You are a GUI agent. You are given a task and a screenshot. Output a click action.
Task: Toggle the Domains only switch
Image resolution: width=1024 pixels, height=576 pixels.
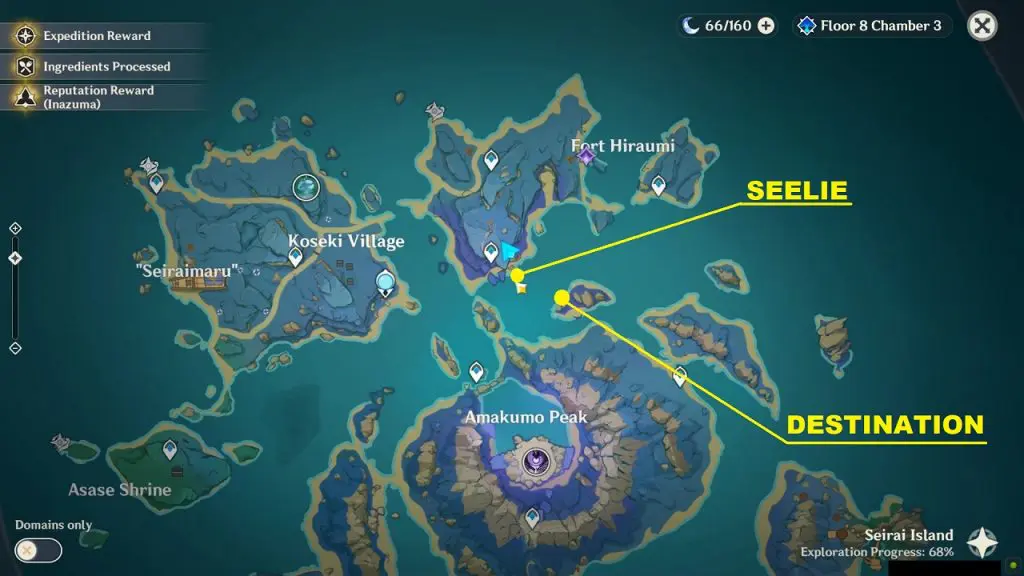[38, 549]
